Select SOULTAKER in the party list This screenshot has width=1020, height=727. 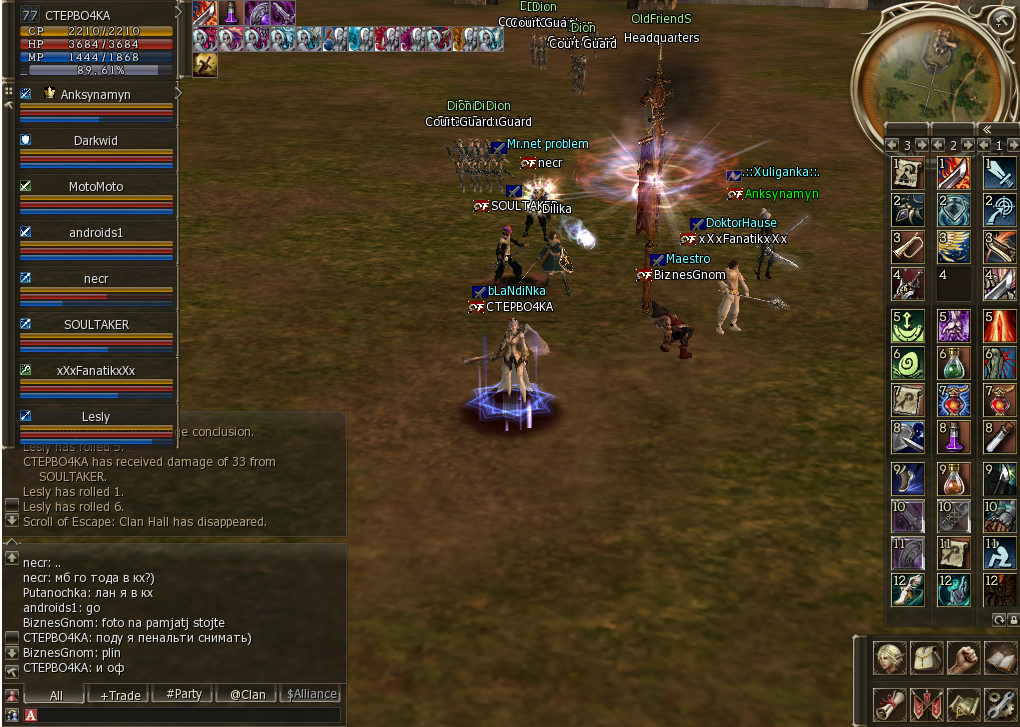(95, 325)
